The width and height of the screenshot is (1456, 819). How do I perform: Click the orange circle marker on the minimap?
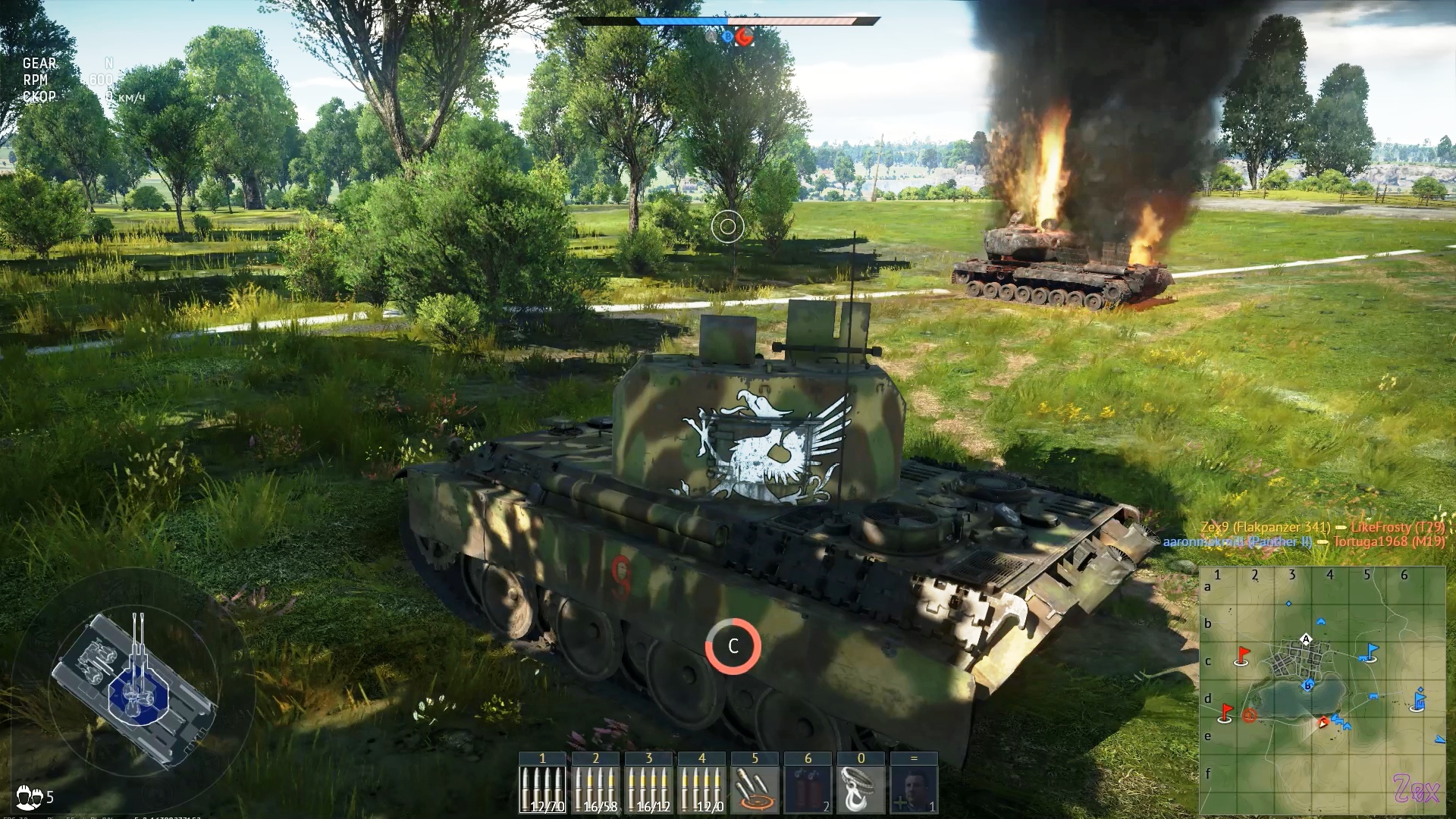coord(1250,715)
